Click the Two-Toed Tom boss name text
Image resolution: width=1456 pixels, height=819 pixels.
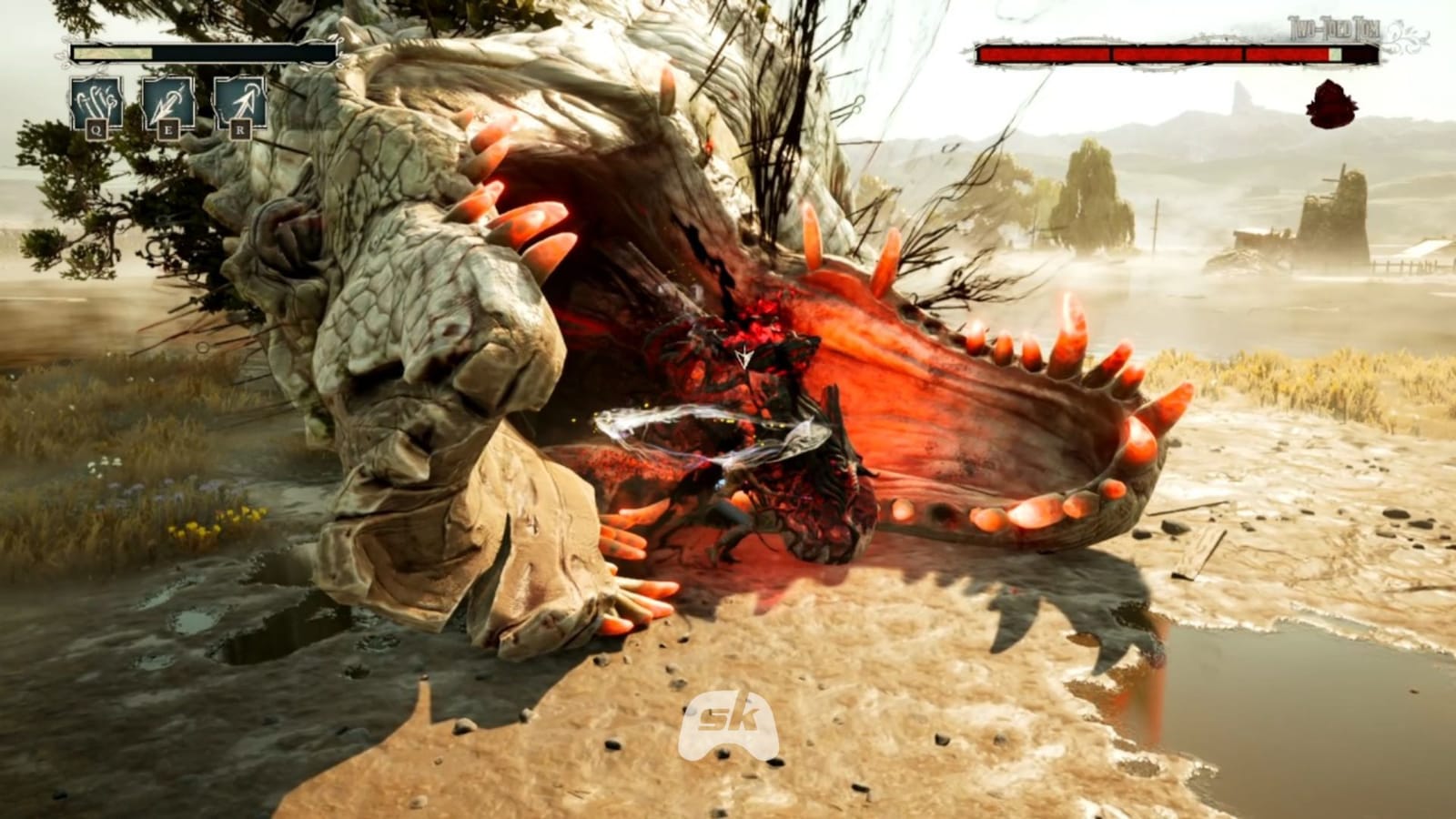1330,26
